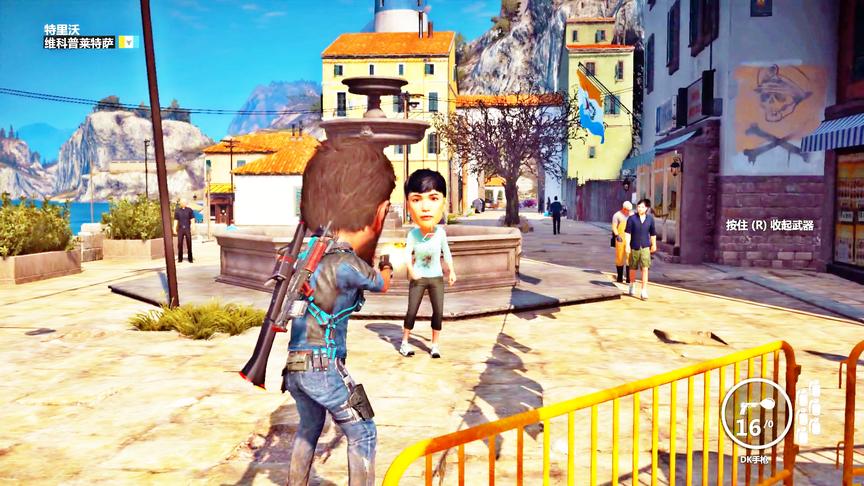Select the DK pistol weapon circle
The image size is (864, 486).
point(756,413)
